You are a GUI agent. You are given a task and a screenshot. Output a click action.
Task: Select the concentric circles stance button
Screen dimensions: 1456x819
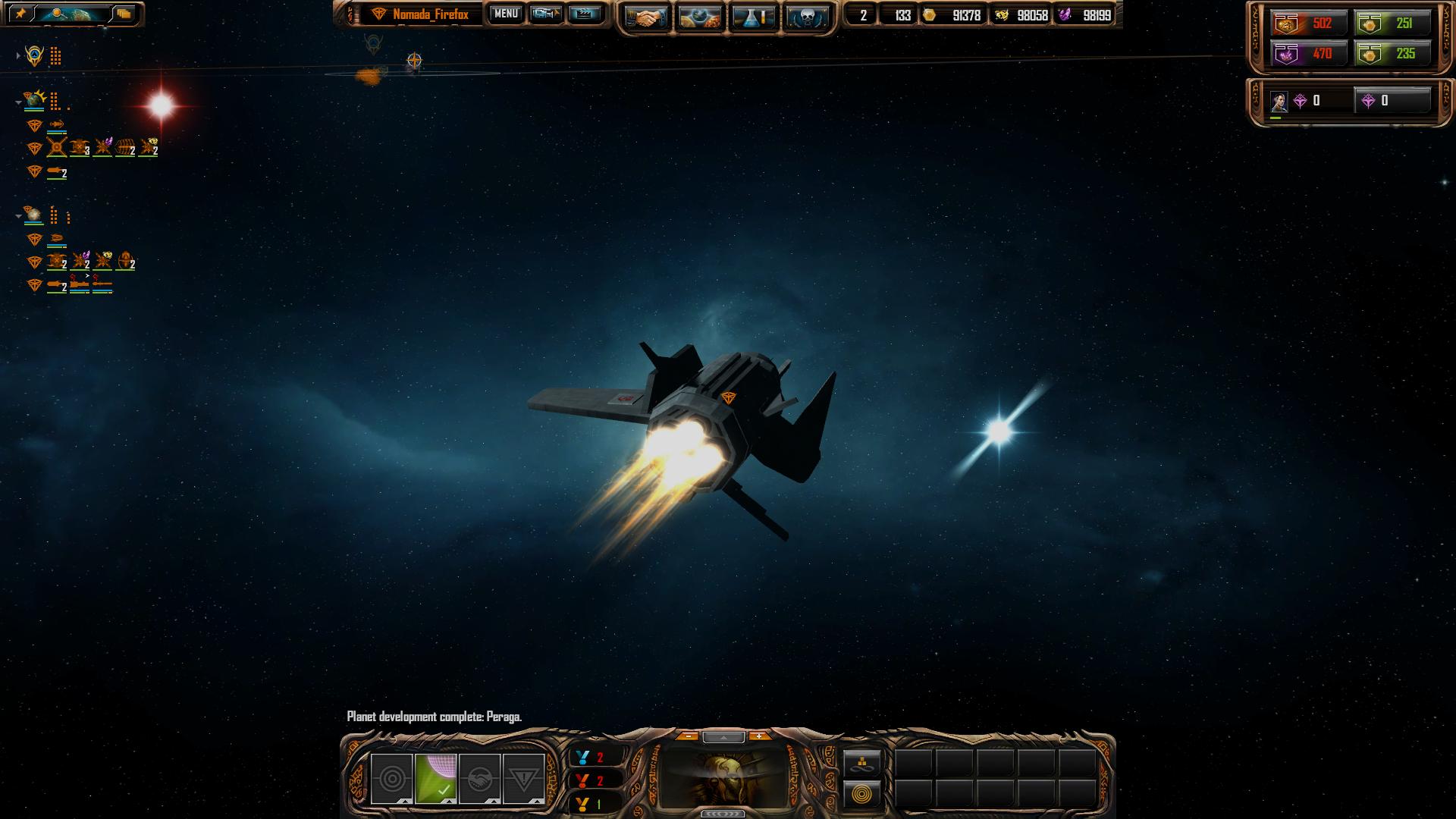(x=391, y=779)
